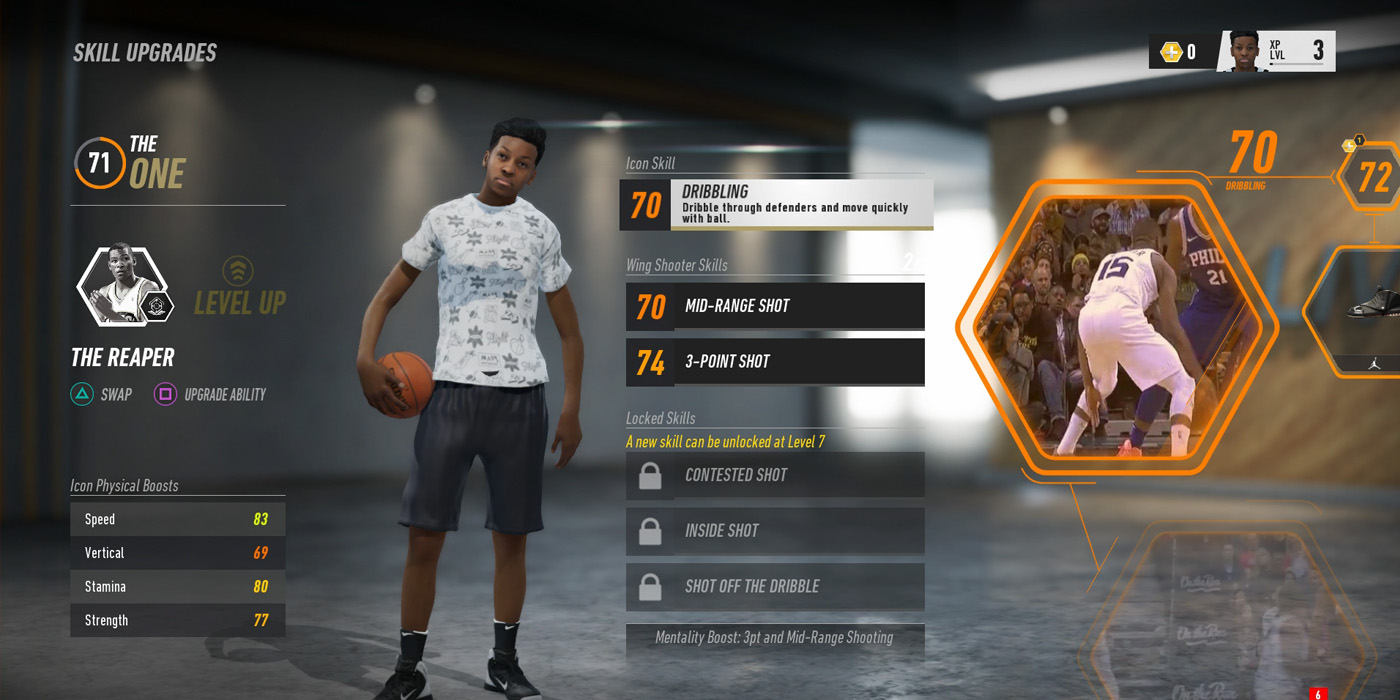Click the skill points coin counter
The image size is (1400, 700).
[x=1179, y=52]
